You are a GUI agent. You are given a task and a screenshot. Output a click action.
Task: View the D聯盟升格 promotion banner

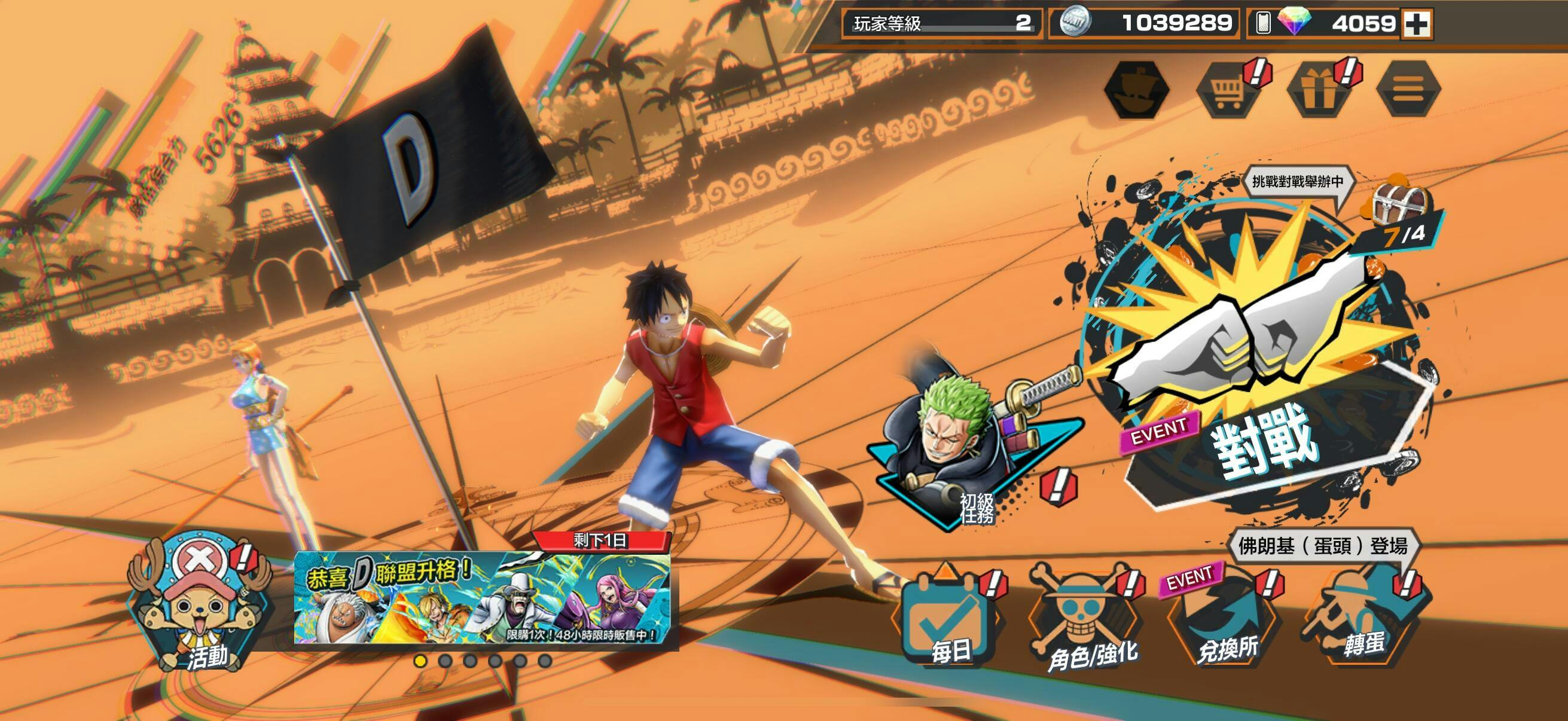pyautogui.click(x=482, y=597)
